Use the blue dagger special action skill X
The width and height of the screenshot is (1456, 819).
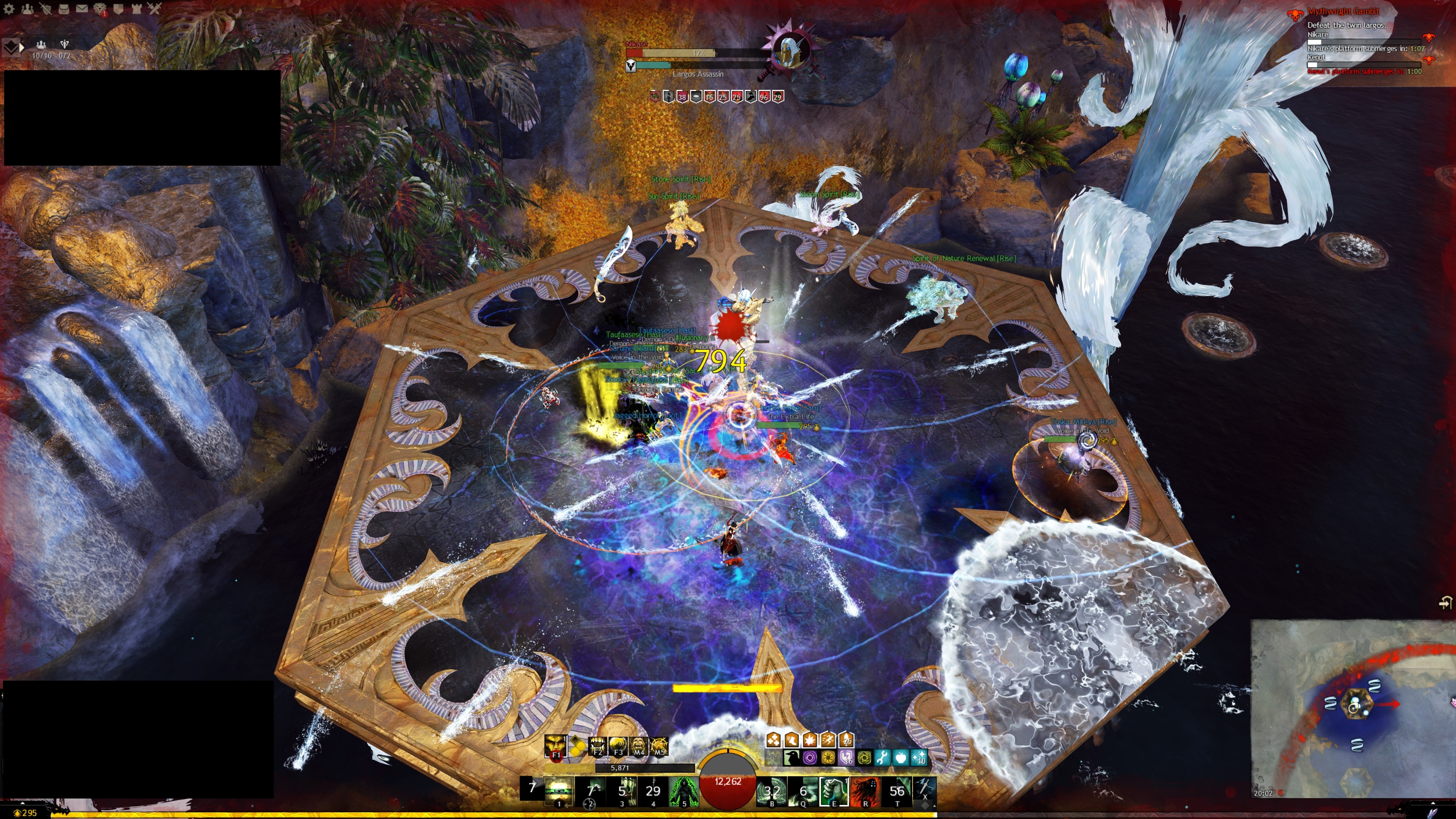[925, 789]
